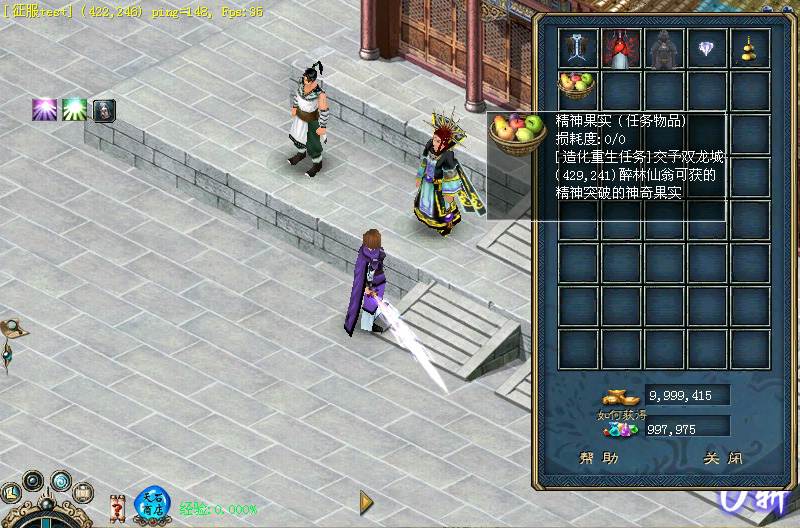This screenshot has width=800, height=528.
Task: Pick the diamond gem in the bag
Action: click(x=707, y=47)
